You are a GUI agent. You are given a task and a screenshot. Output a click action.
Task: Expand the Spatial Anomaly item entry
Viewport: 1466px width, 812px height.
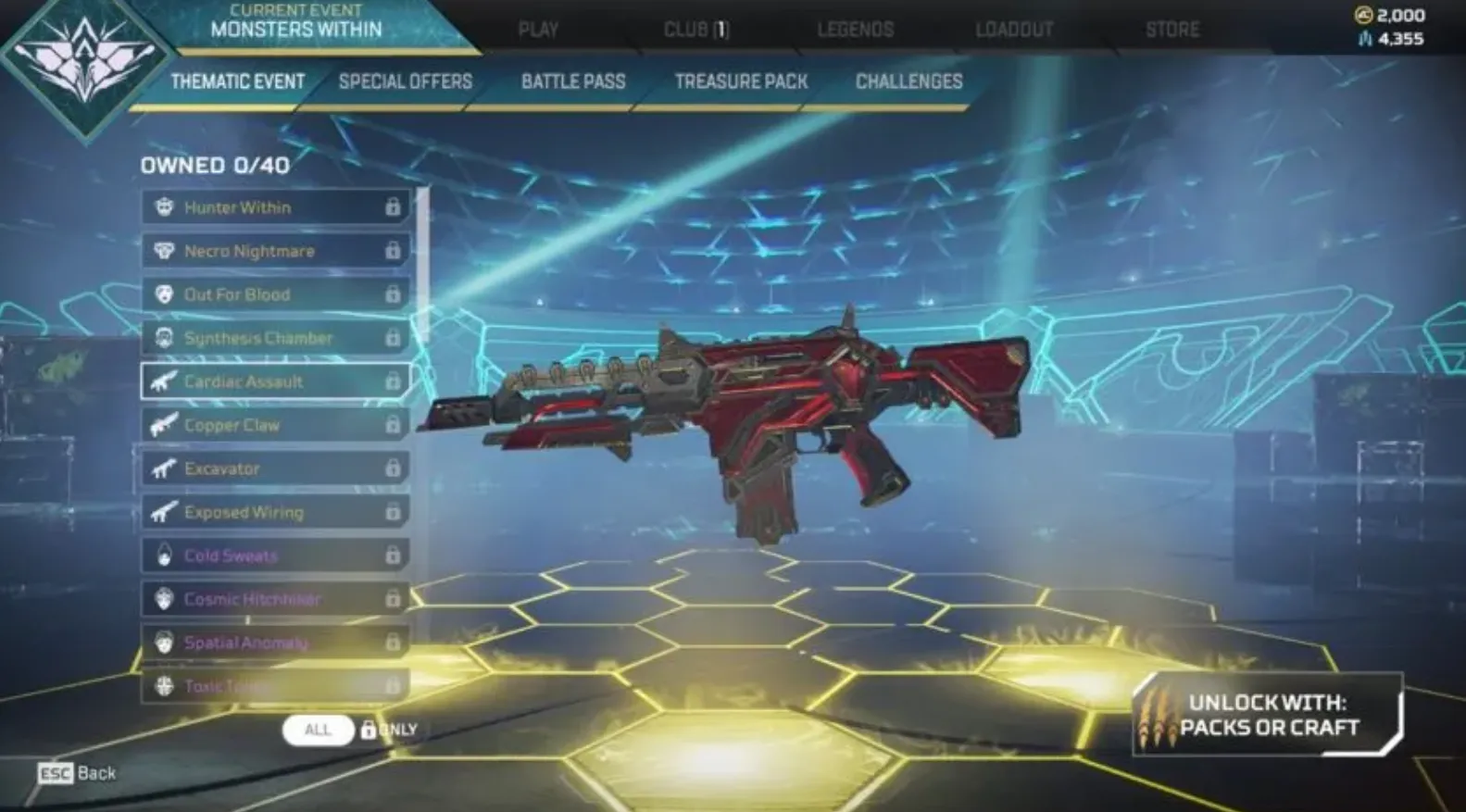tap(273, 643)
